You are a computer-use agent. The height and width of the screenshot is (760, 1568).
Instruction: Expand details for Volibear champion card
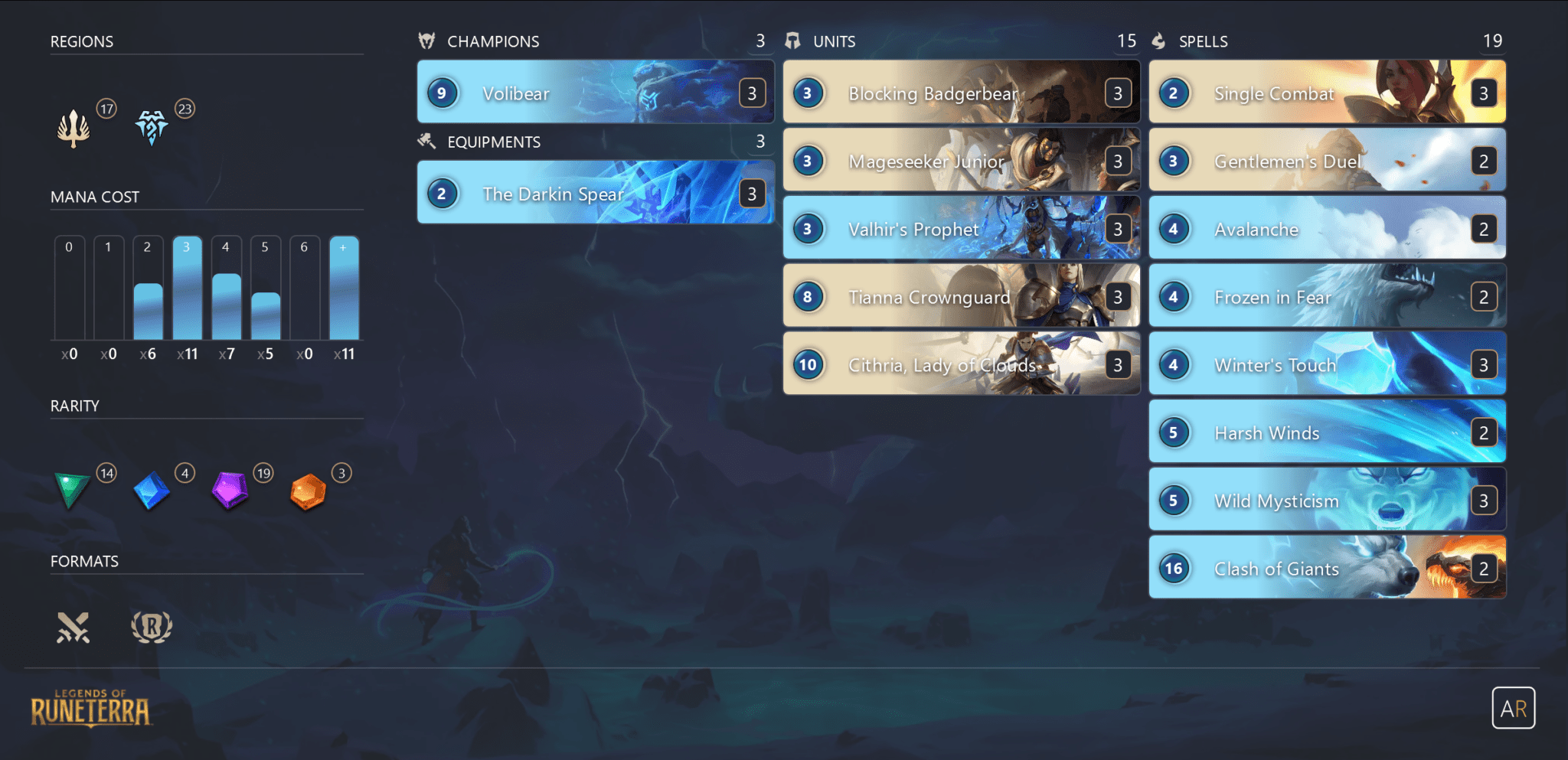(596, 93)
